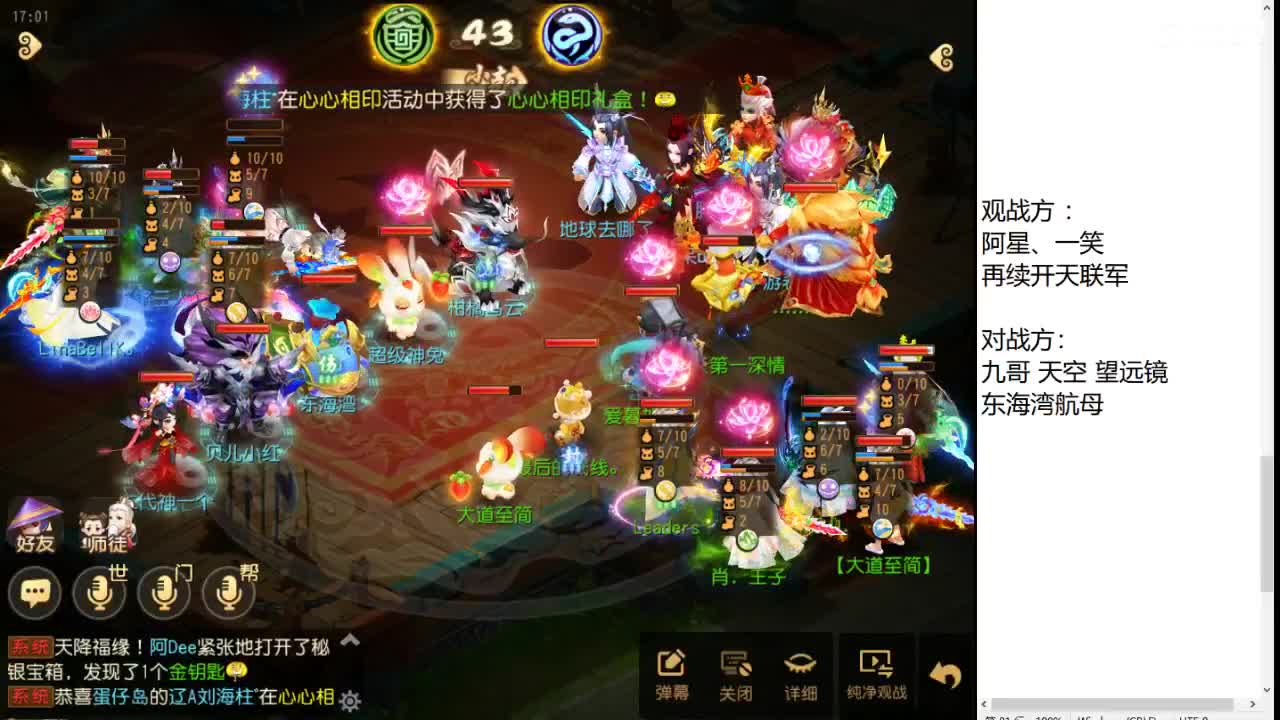Switch to the 帮 guild voice channel

click(x=228, y=593)
